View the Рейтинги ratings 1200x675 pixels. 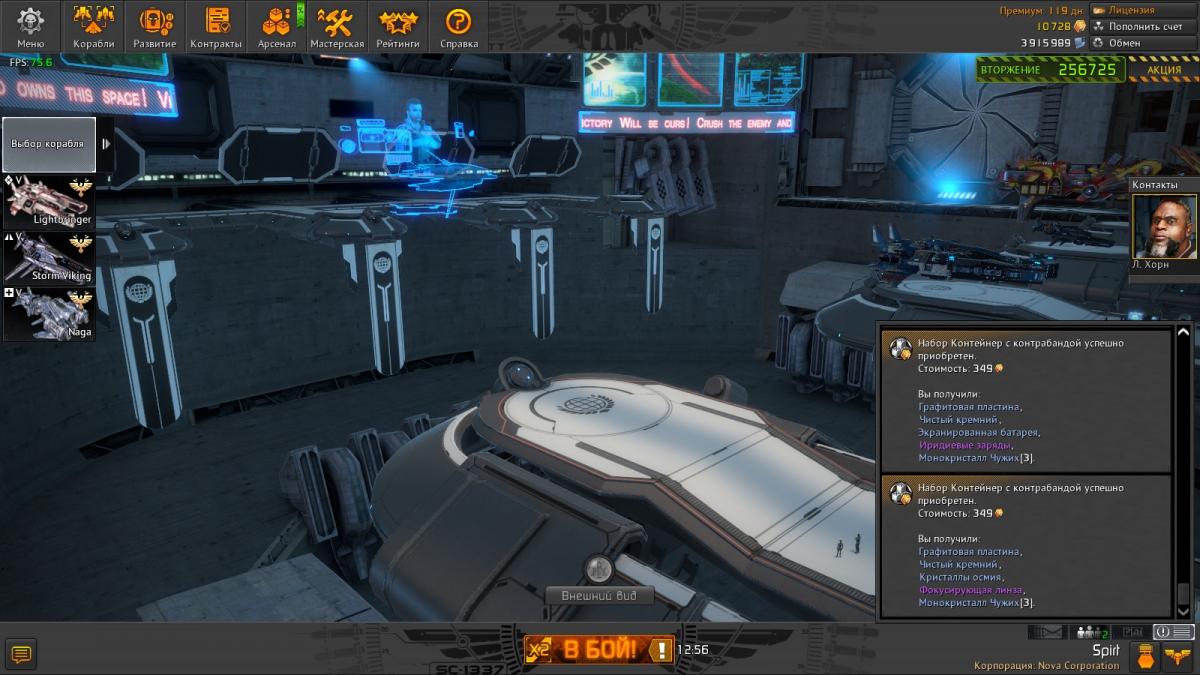pos(398,27)
